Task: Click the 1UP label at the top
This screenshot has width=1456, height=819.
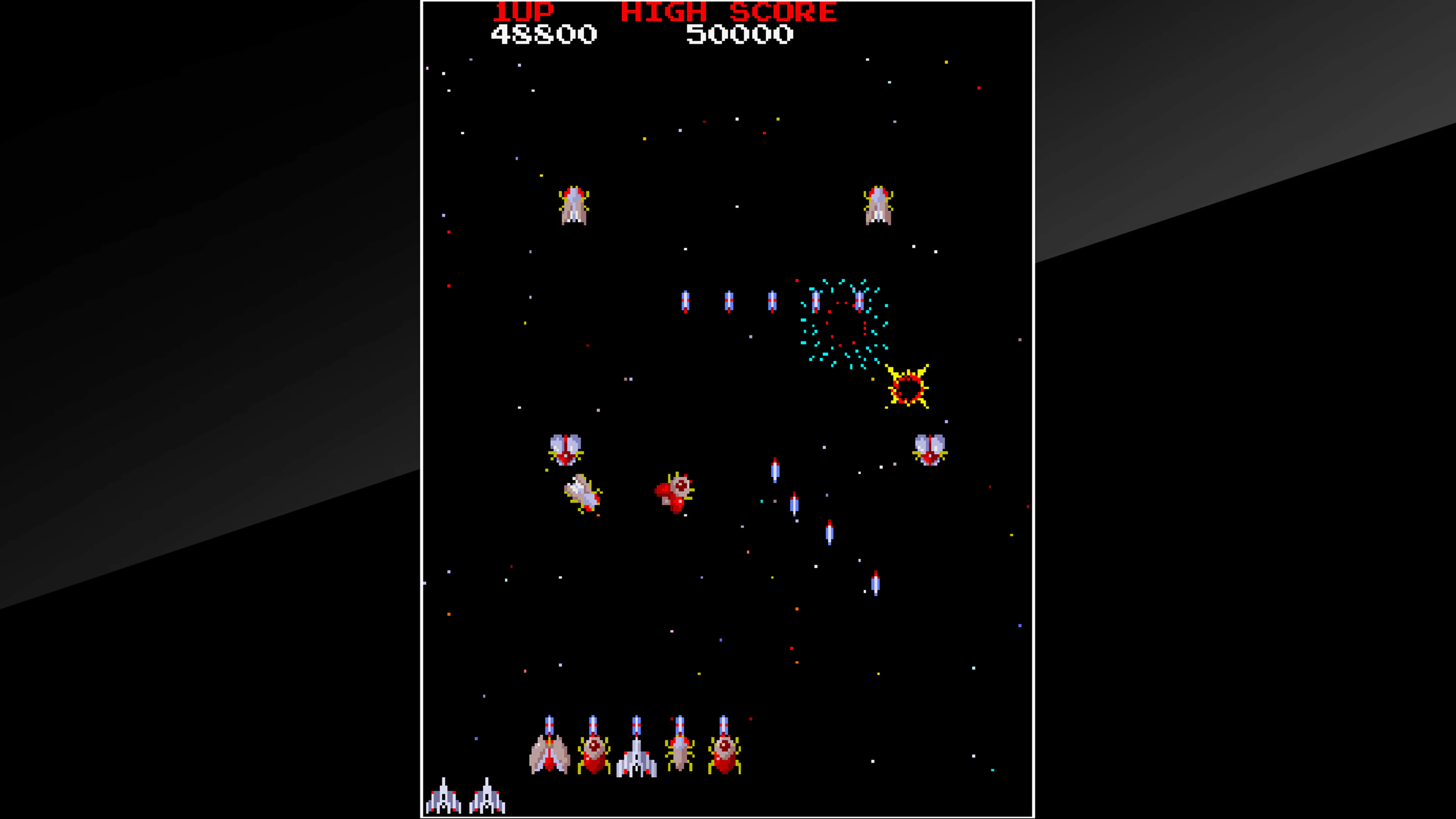Action: (523, 11)
